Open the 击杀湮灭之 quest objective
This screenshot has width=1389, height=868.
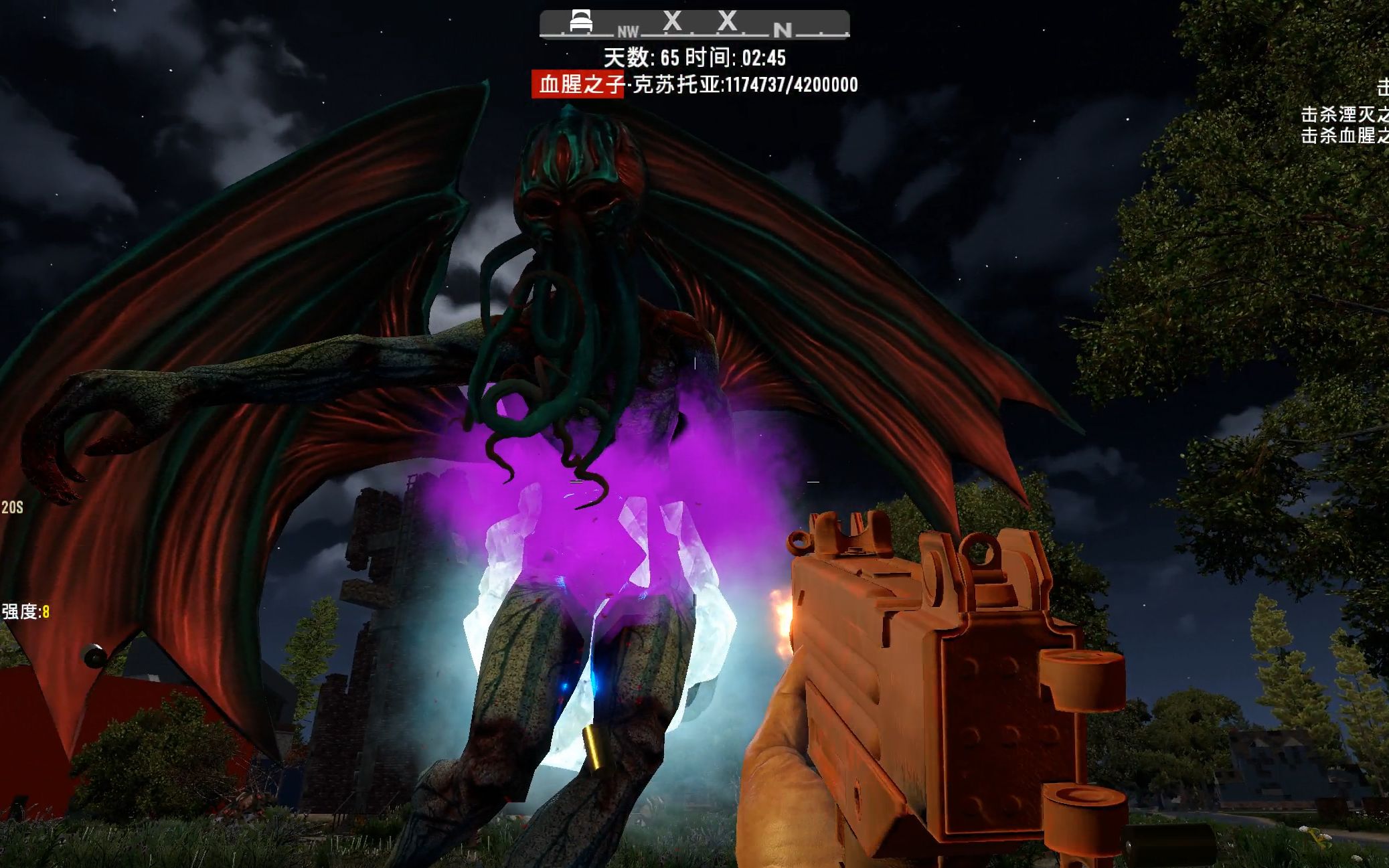point(1344,114)
